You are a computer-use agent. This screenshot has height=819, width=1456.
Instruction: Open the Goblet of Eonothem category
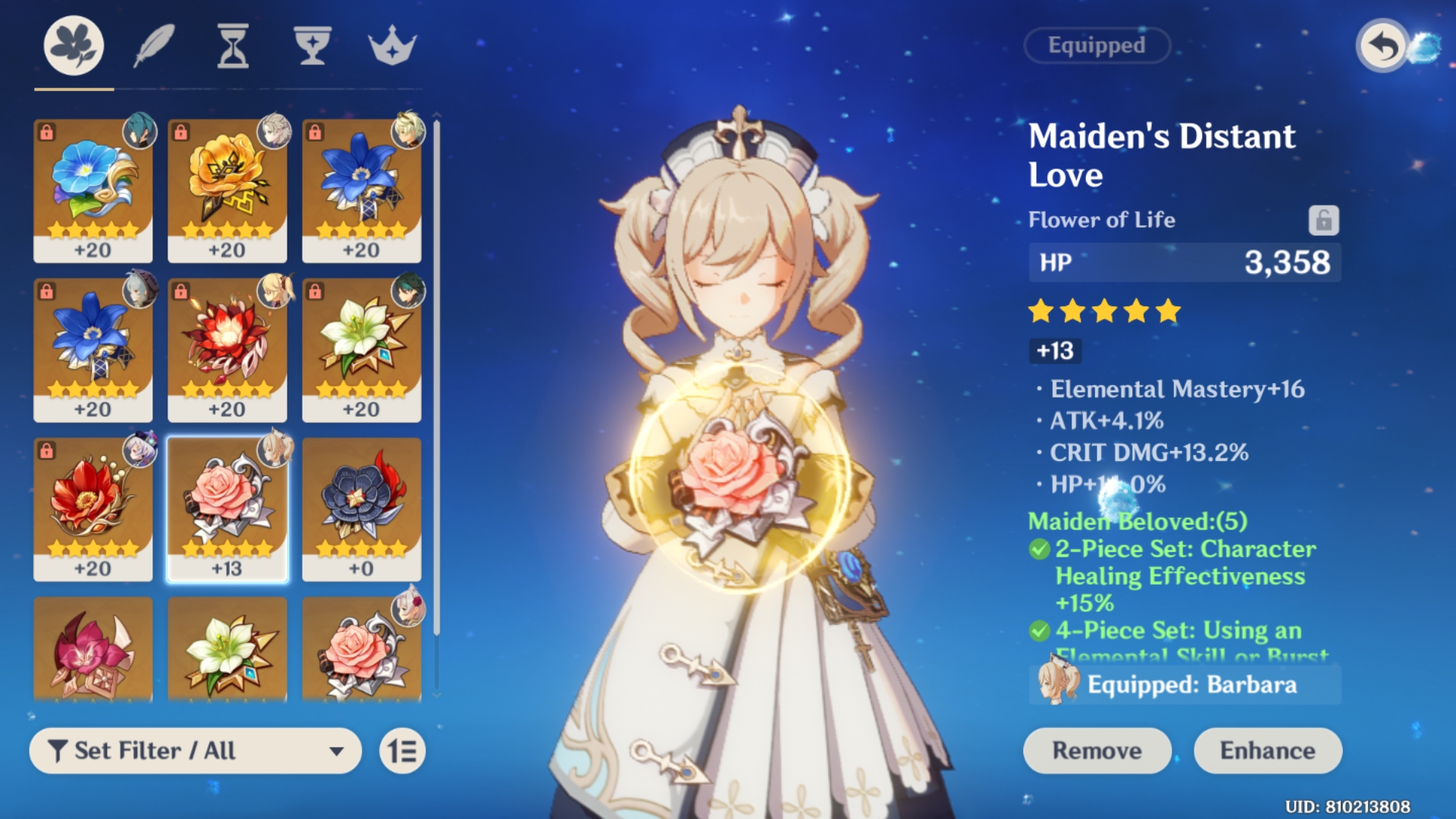[x=313, y=45]
